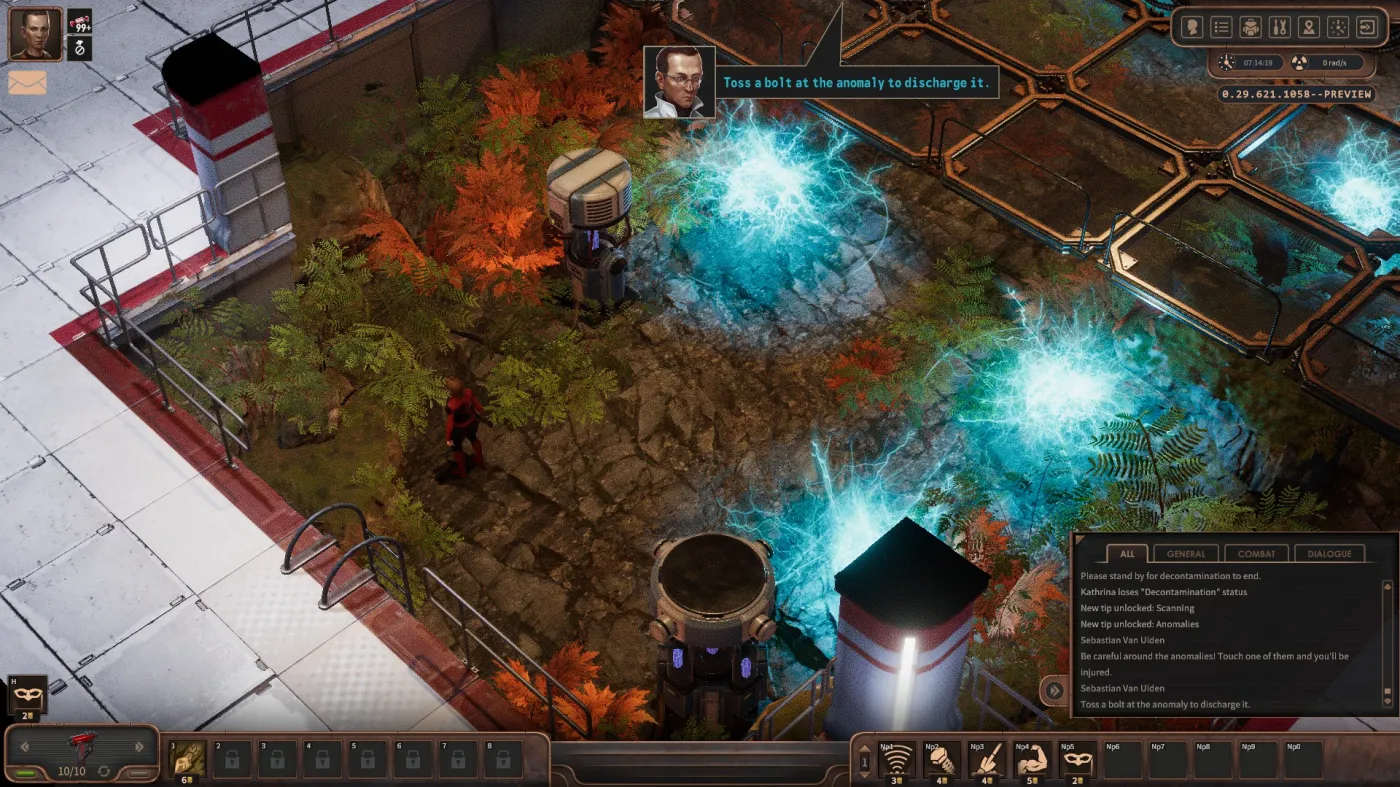
Task: Open the map marker icon
Action: point(1308,27)
